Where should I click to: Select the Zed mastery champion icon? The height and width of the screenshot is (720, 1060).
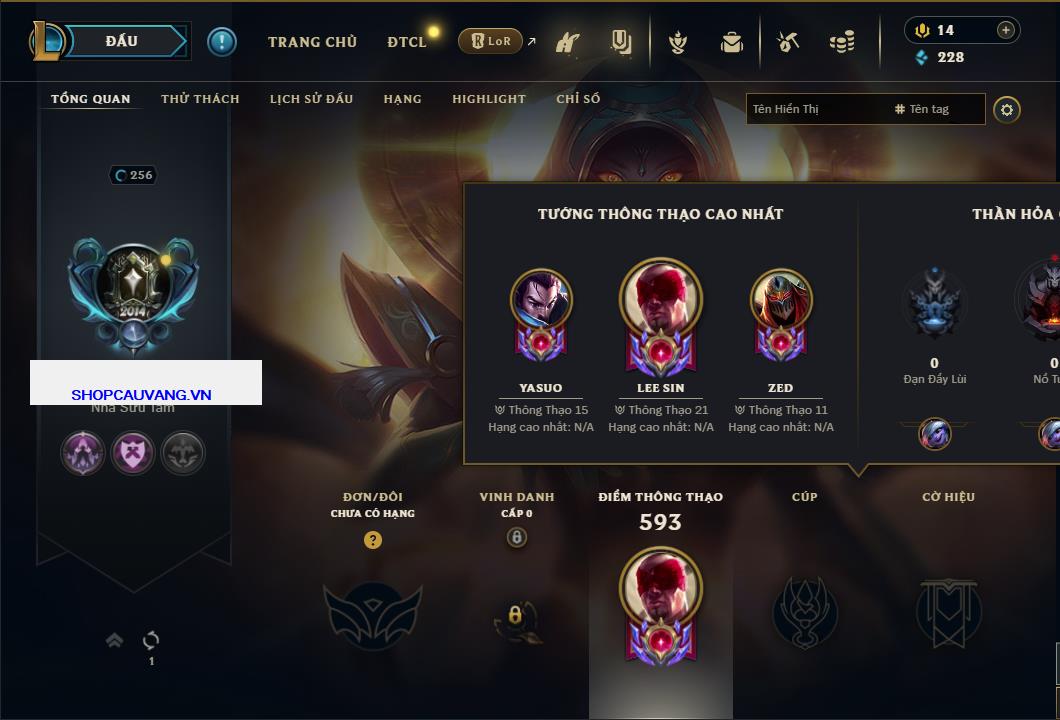pyautogui.click(x=781, y=300)
